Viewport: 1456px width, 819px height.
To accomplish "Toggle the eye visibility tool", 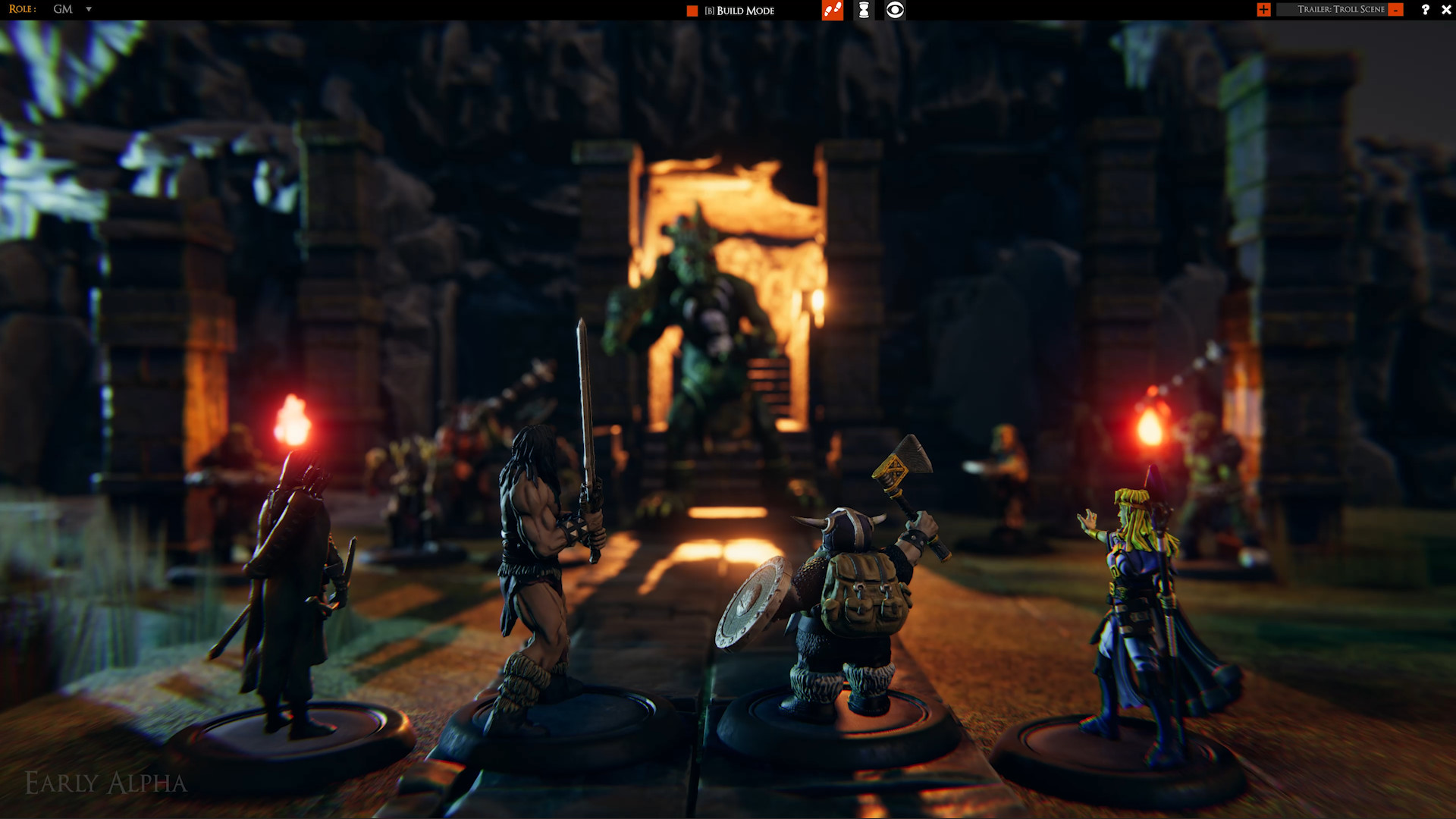I will 895,10.
